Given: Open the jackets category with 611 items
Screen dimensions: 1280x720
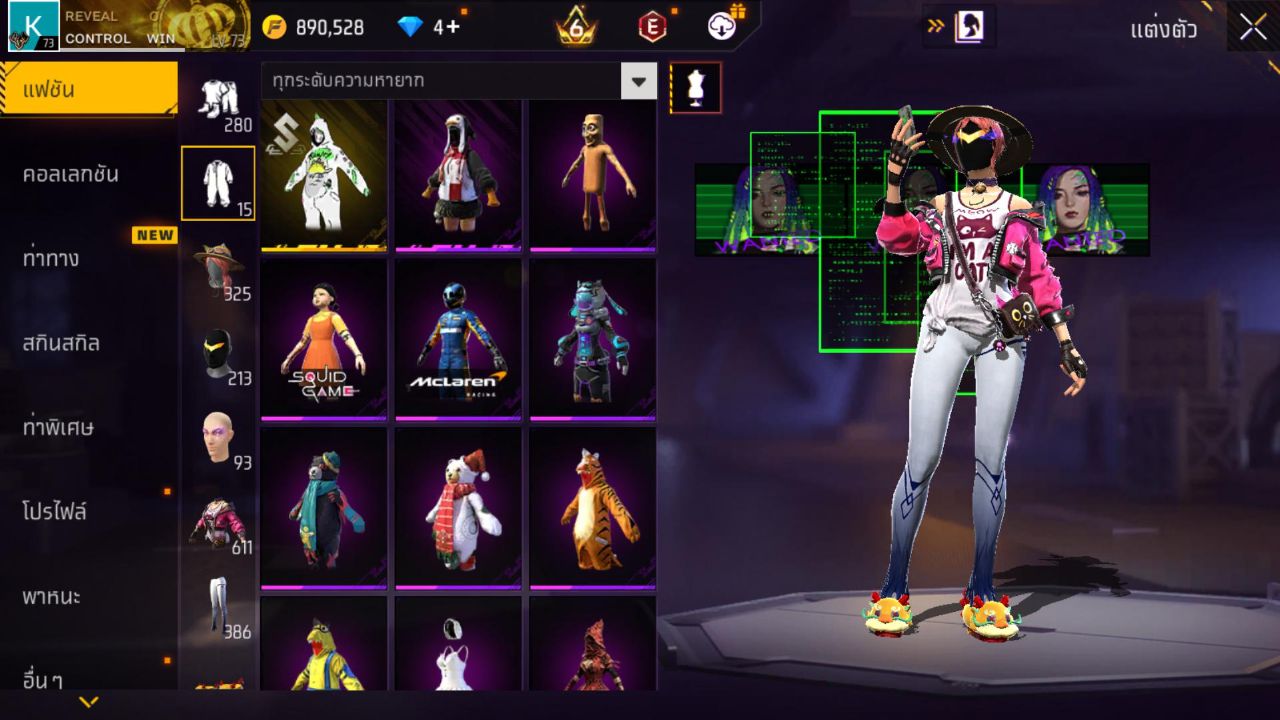Looking at the screenshot, I should (x=218, y=522).
